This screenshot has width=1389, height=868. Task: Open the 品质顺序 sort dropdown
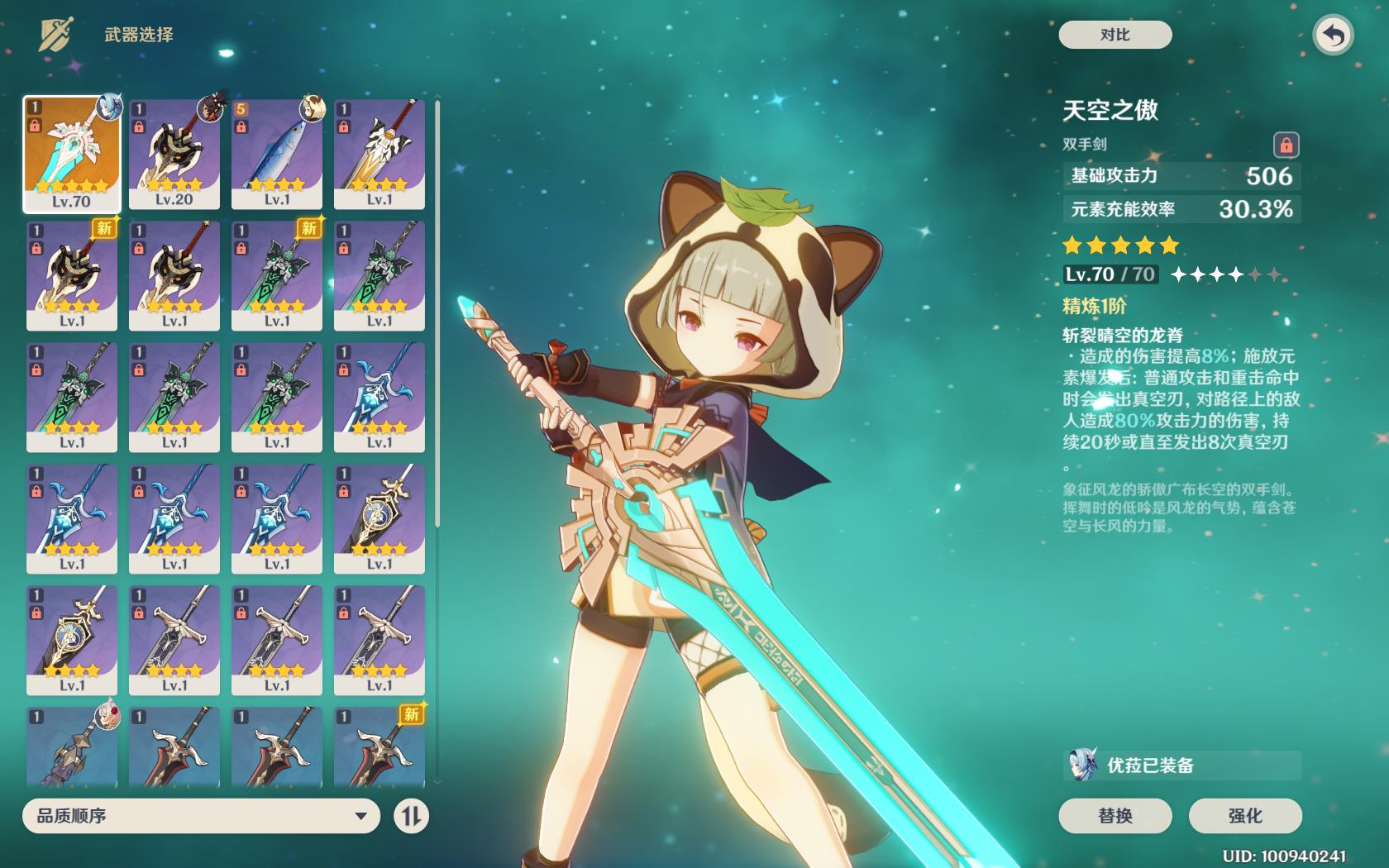[201, 816]
